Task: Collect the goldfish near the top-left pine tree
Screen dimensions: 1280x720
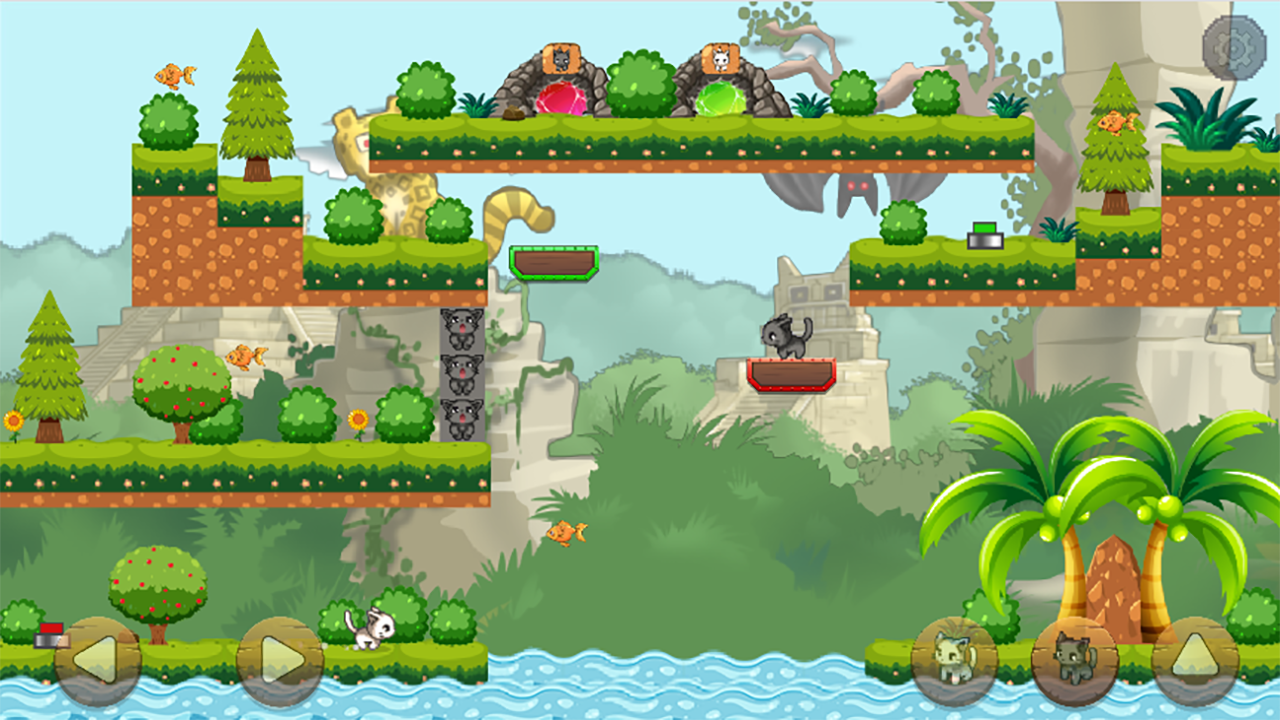Action: click(x=177, y=73)
